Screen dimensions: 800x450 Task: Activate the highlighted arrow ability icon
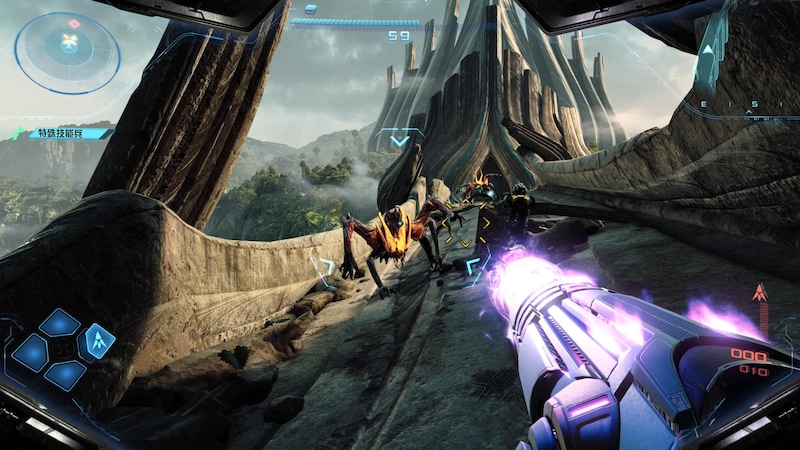pos(97,340)
